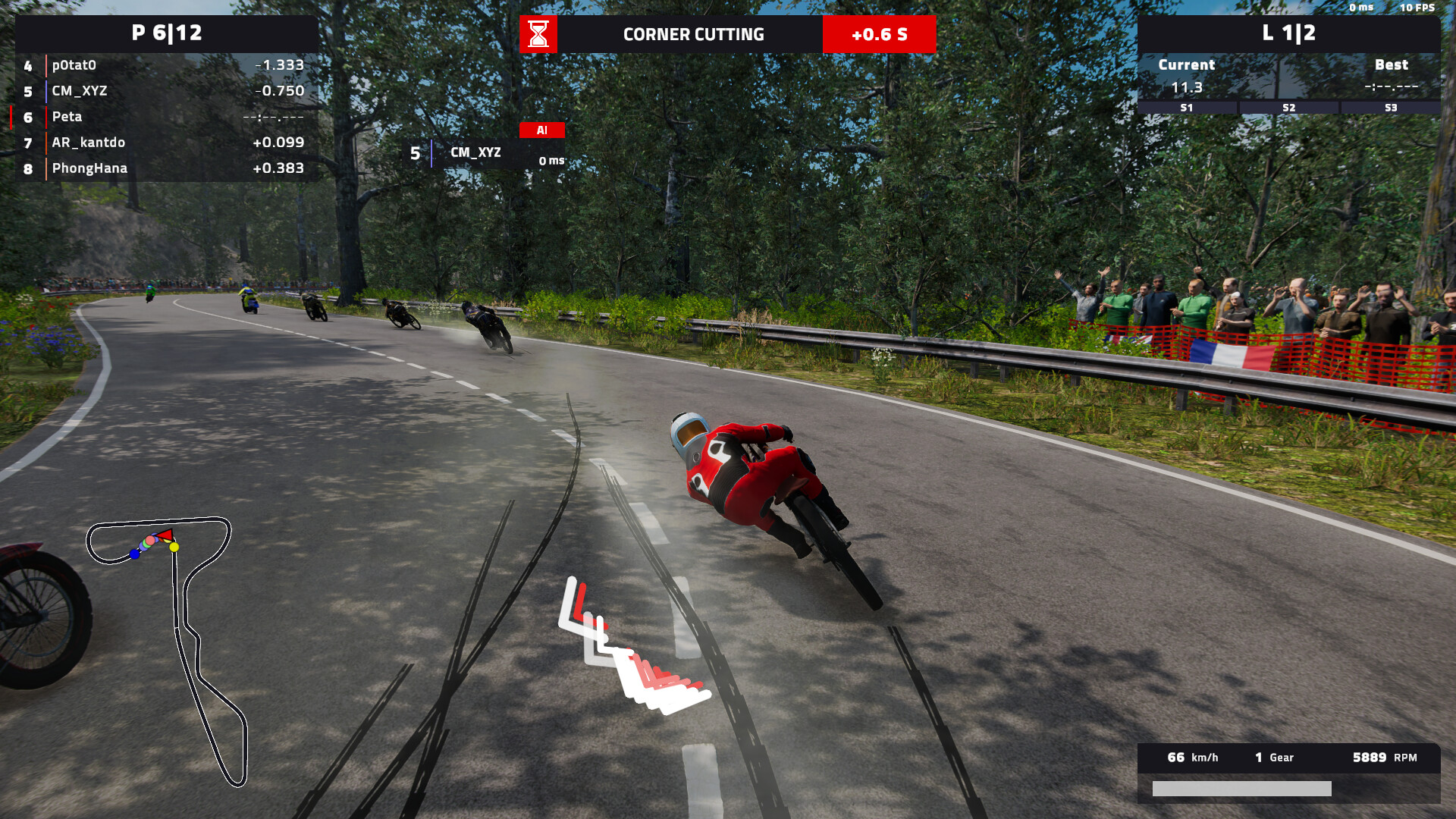Click the hourglass penalty icon
The height and width of the screenshot is (819, 1456).
point(539,33)
